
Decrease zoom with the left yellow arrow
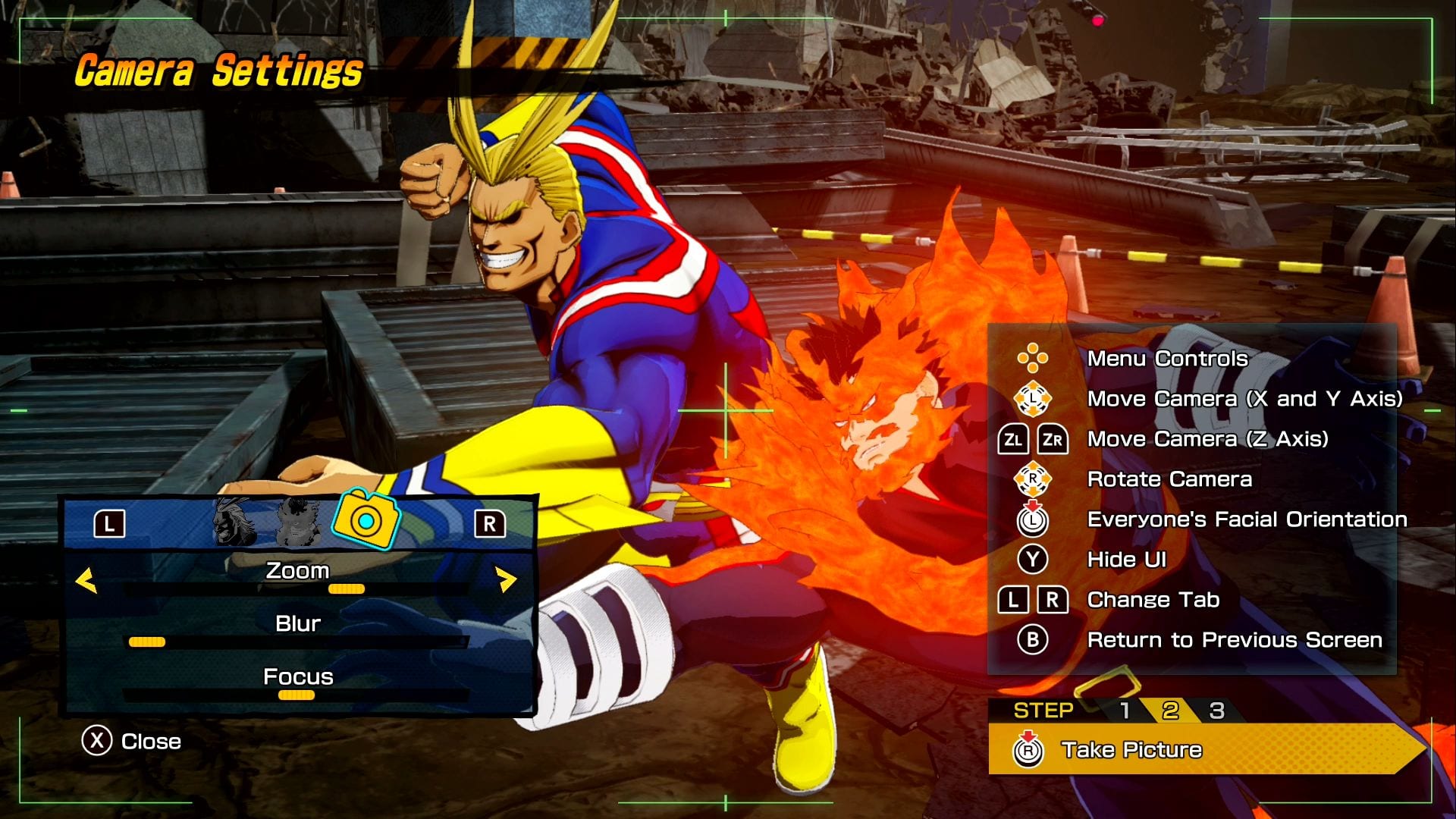coord(86,581)
